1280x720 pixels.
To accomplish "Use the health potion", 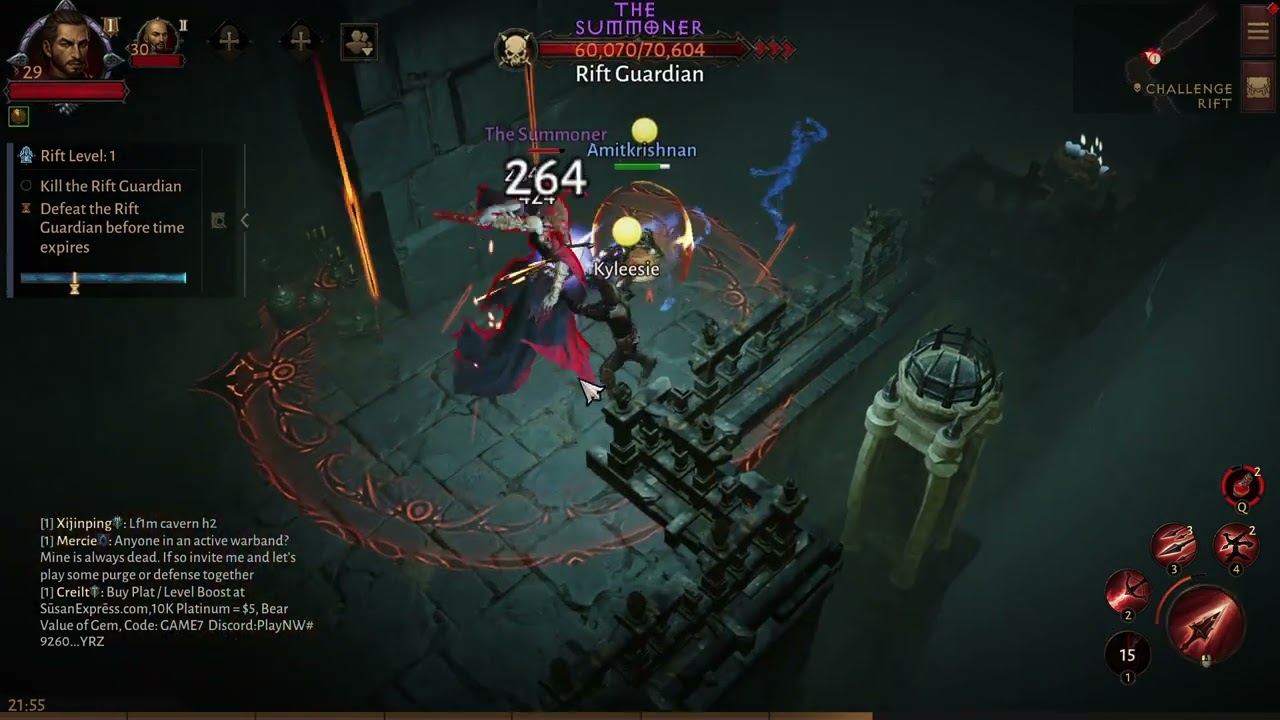I will click(x=1242, y=486).
